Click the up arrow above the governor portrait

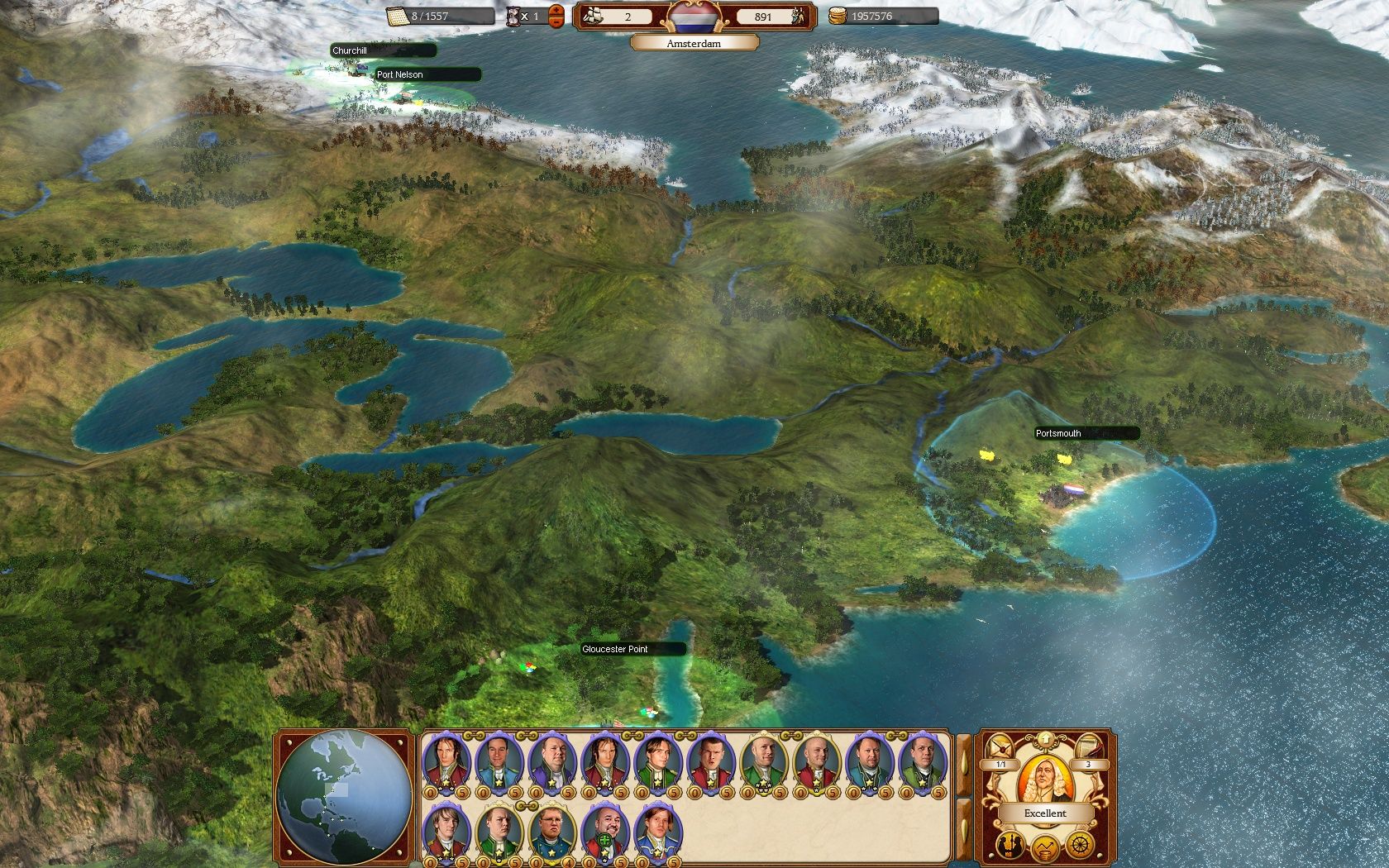click(x=1045, y=737)
